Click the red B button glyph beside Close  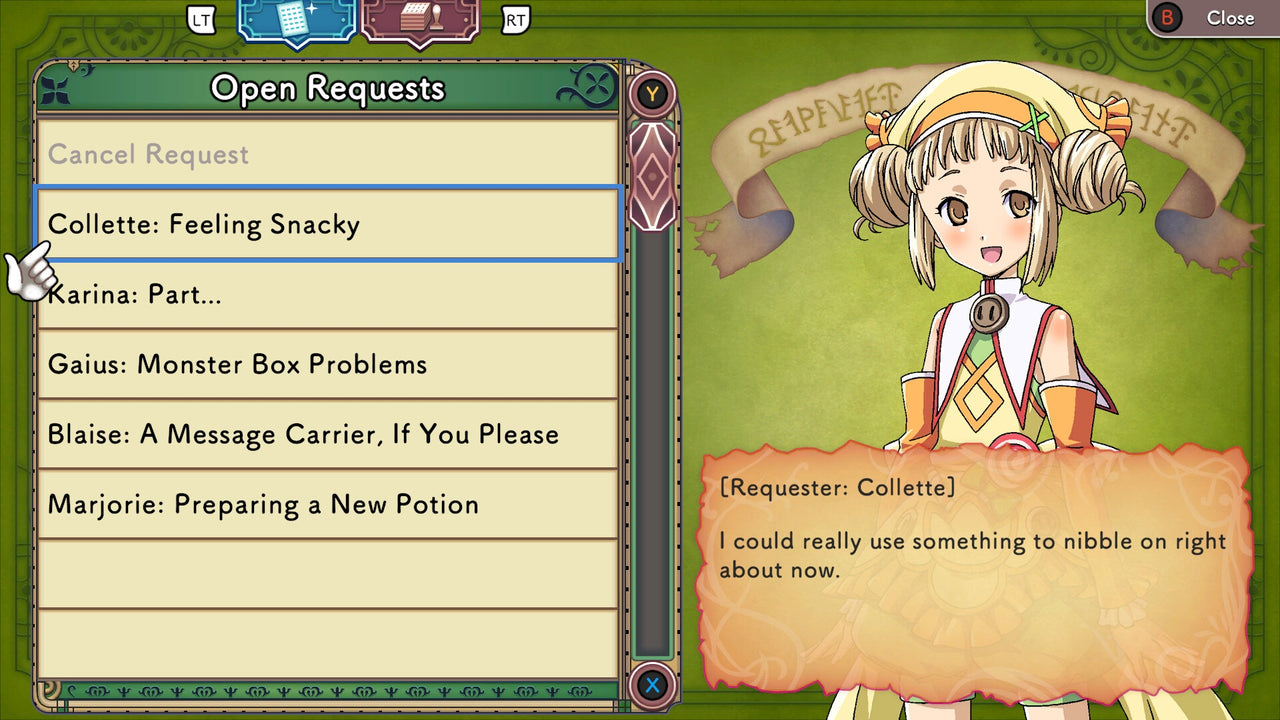click(1166, 17)
